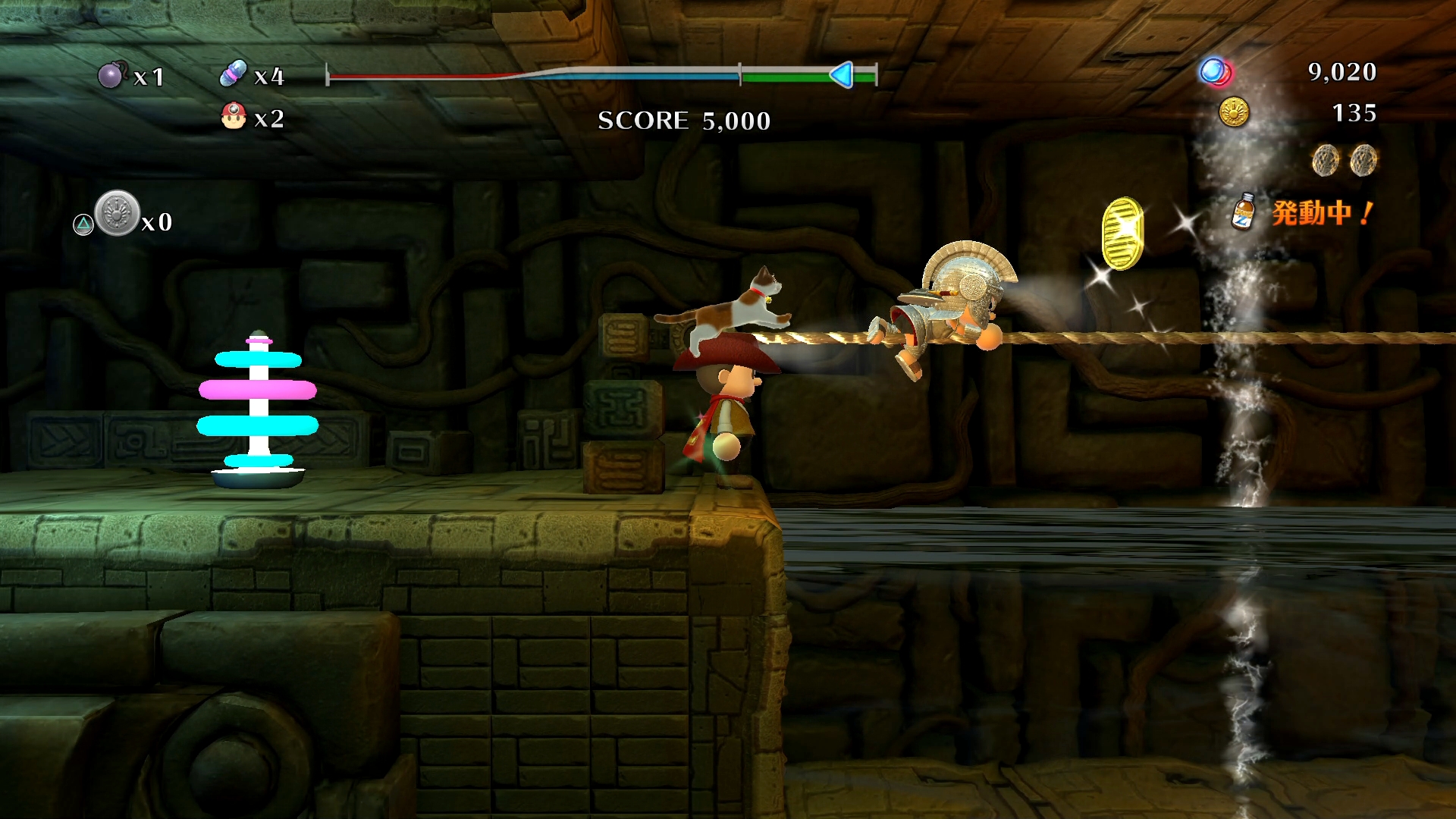Use the silver medallion item

pos(118,213)
